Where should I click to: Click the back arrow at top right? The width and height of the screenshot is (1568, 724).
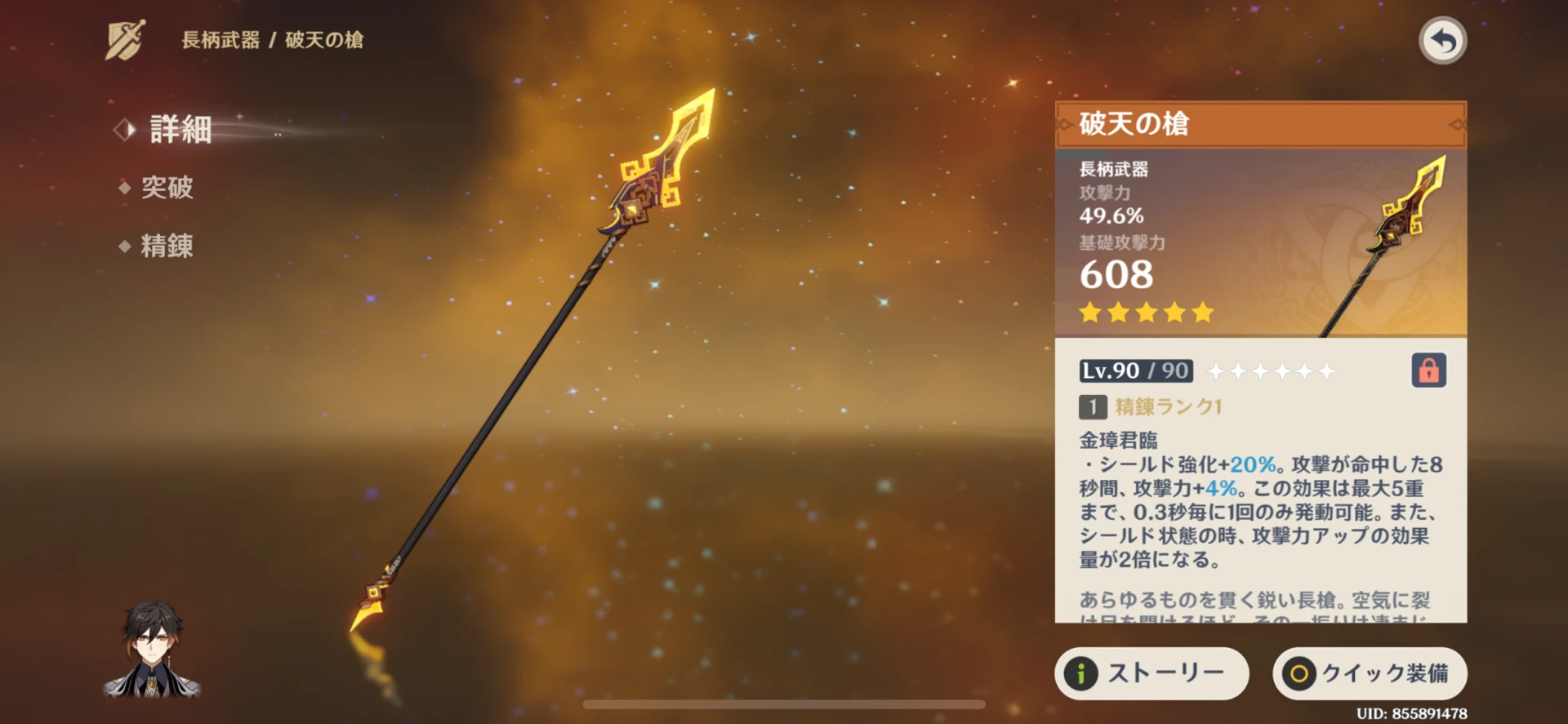[x=1442, y=39]
